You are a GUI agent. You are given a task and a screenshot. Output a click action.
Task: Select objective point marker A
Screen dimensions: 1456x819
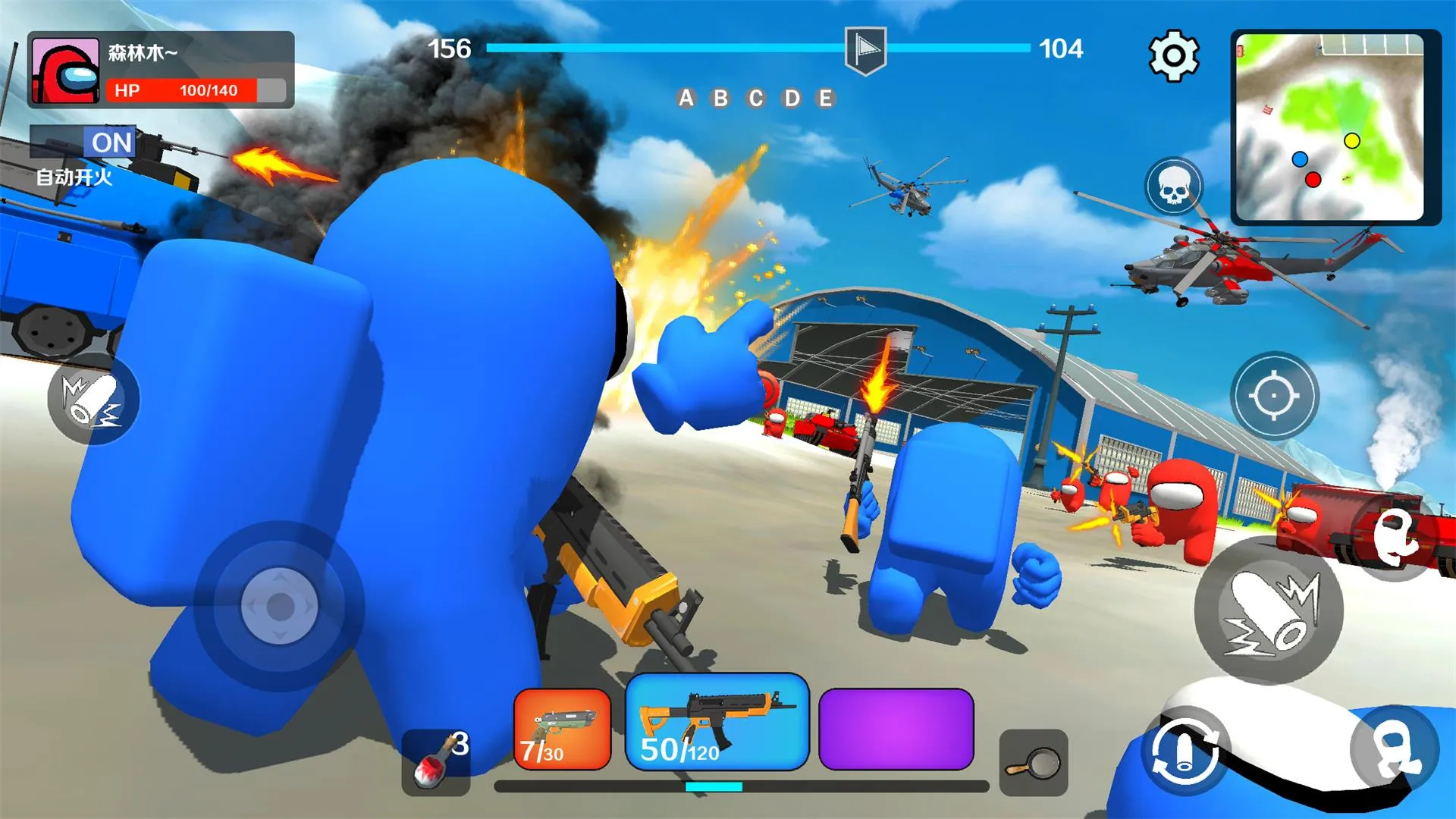click(x=688, y=99)
